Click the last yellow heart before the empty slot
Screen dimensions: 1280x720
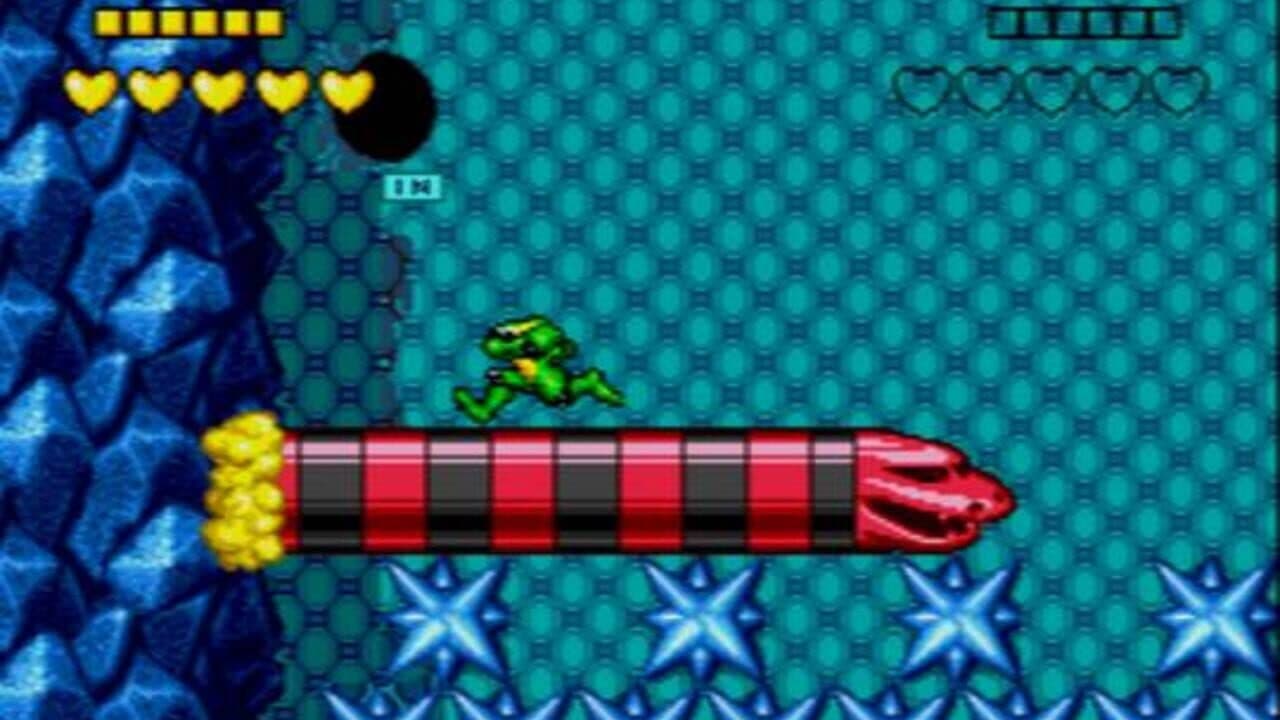[x=345, y=90]
